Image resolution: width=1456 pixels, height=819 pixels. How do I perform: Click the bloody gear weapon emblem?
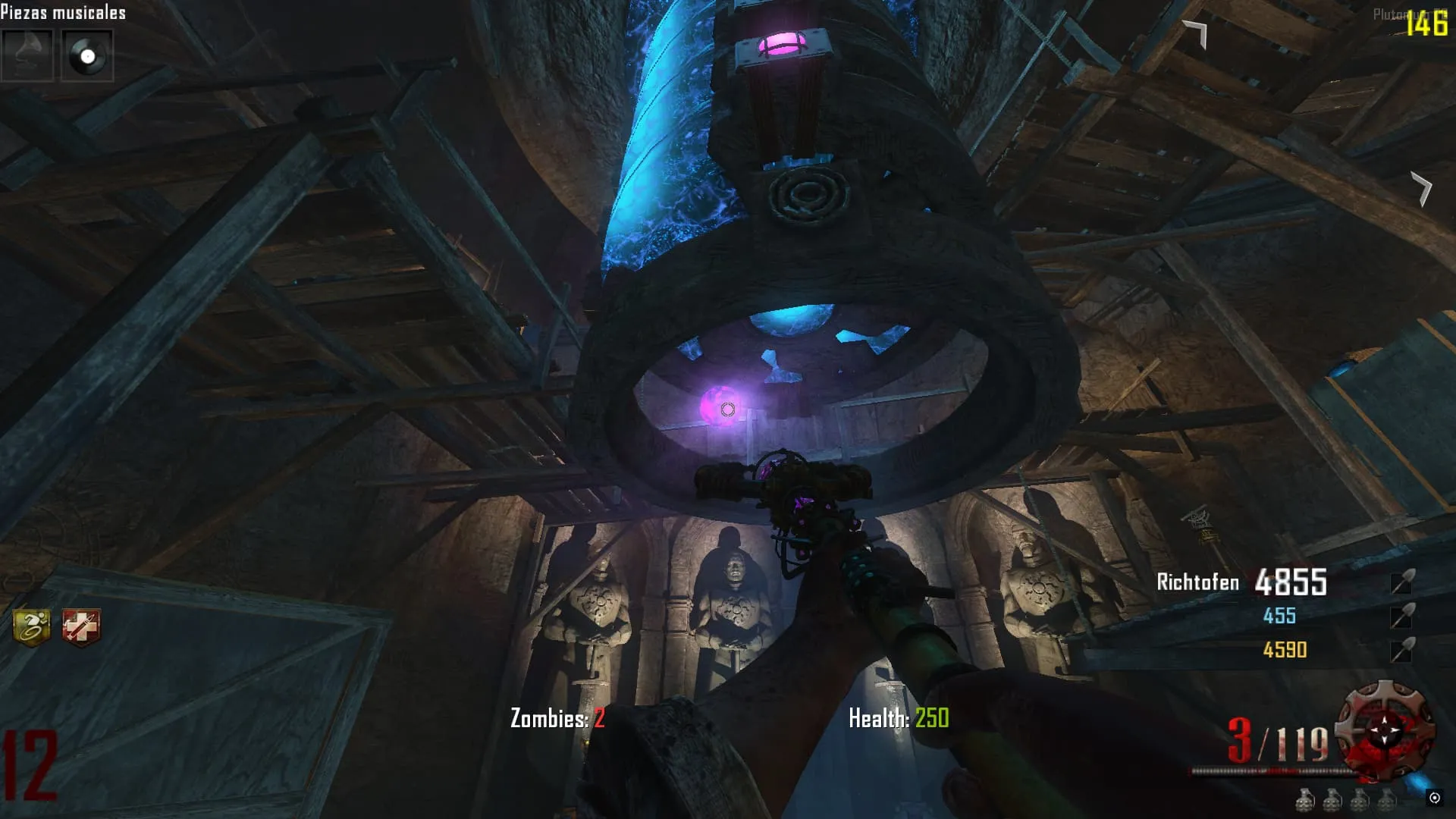(1385, 730)
